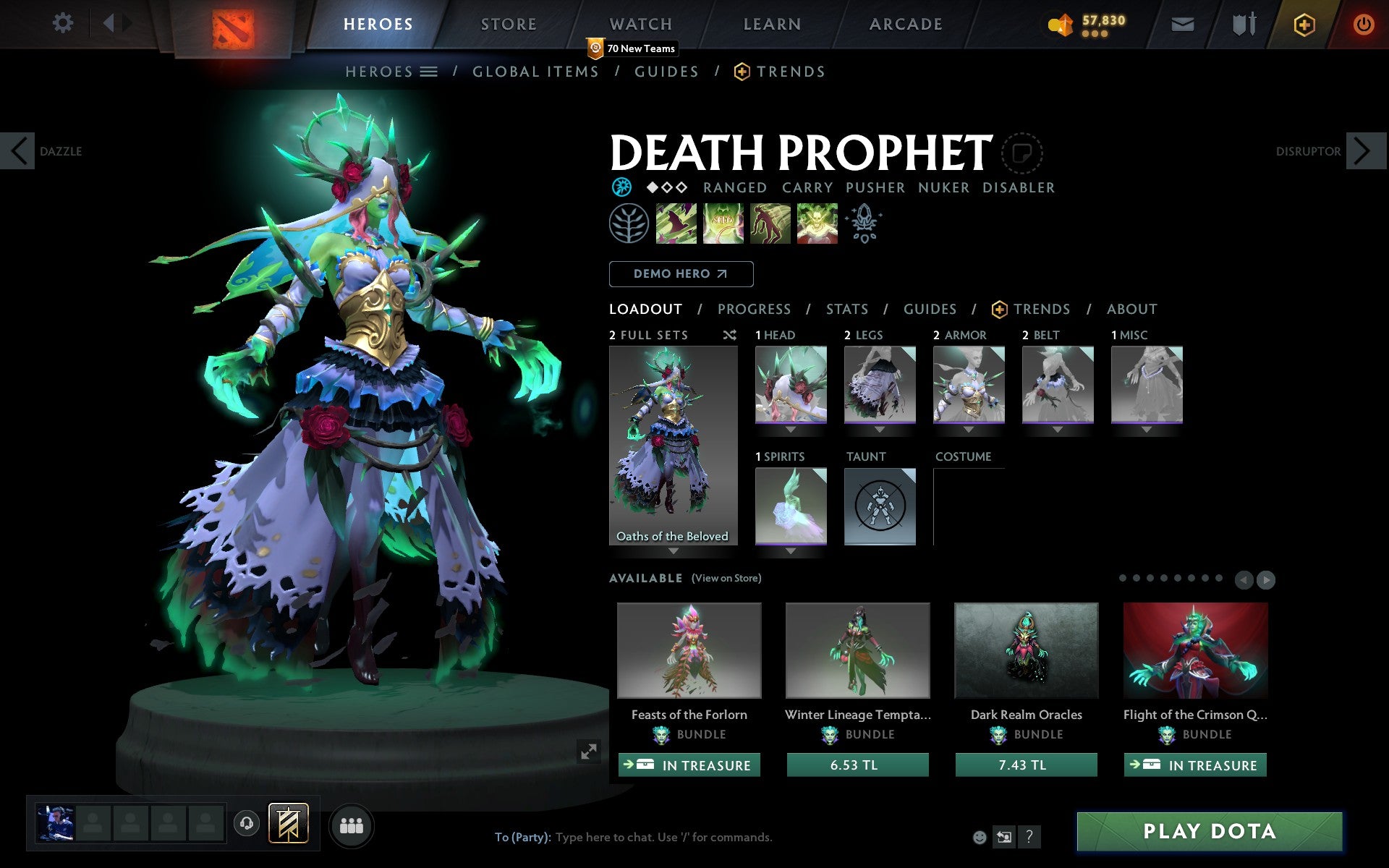Open the mail envelope notifications icon
The height and width of the screenshot is (868, 1389).
[1182, 23]
